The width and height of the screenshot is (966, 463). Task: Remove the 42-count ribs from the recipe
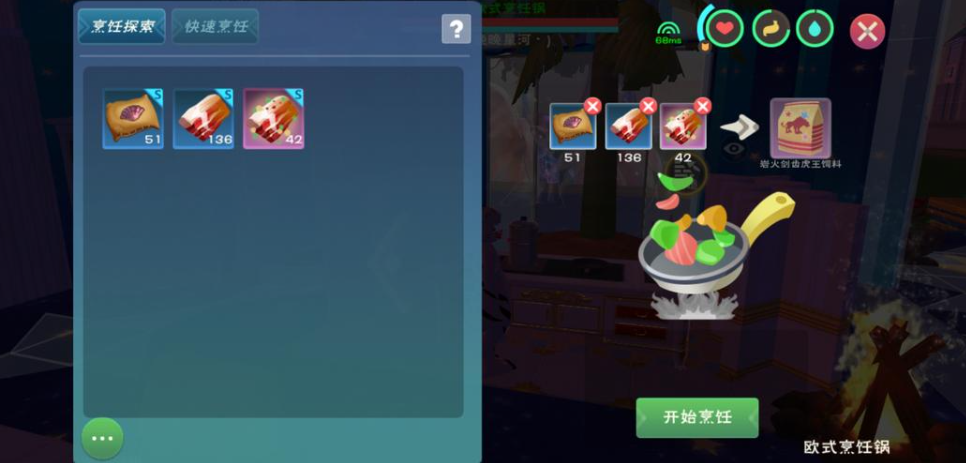tap(703, 106)
